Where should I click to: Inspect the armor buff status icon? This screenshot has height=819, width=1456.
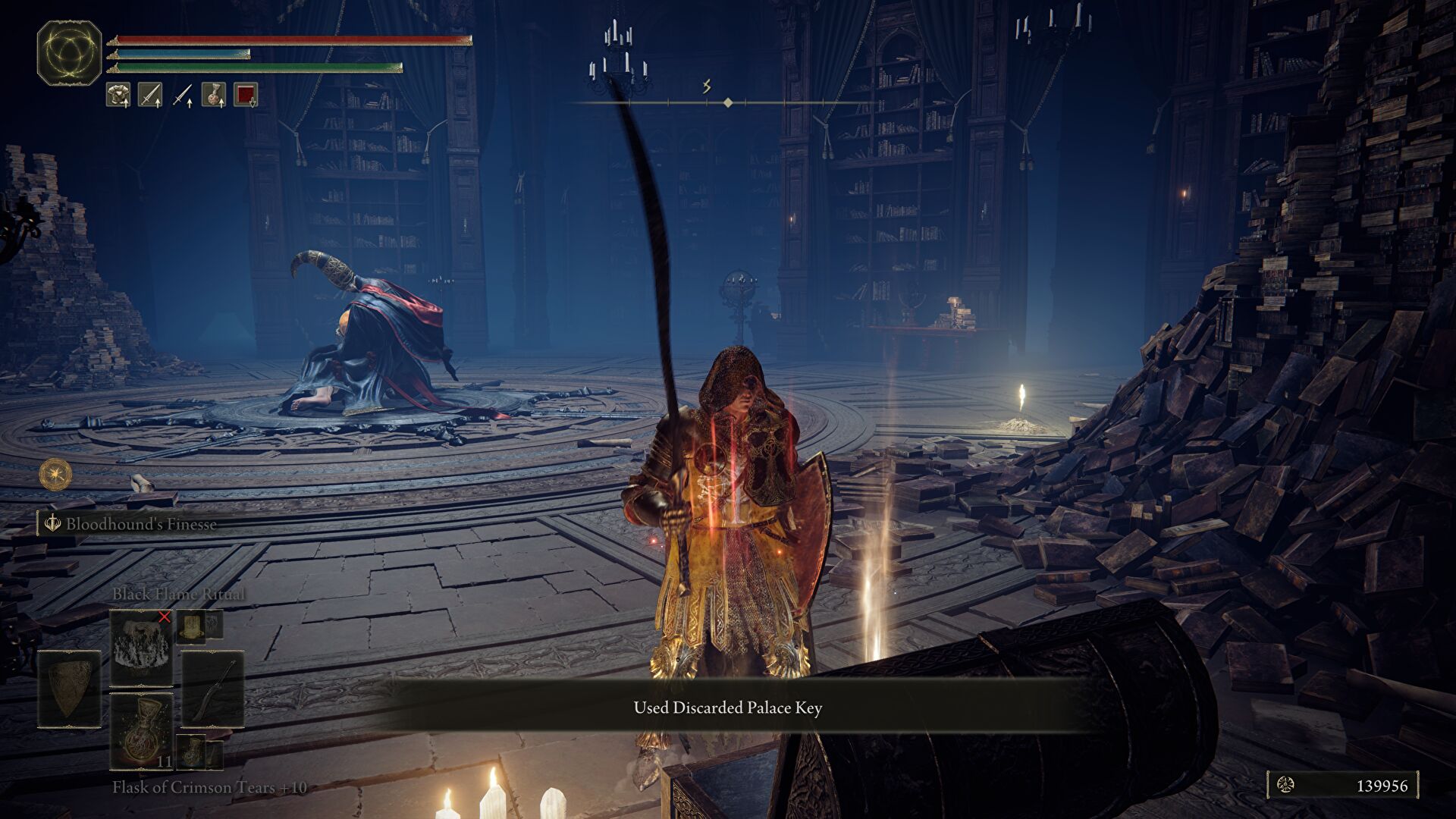coord(118,95)
